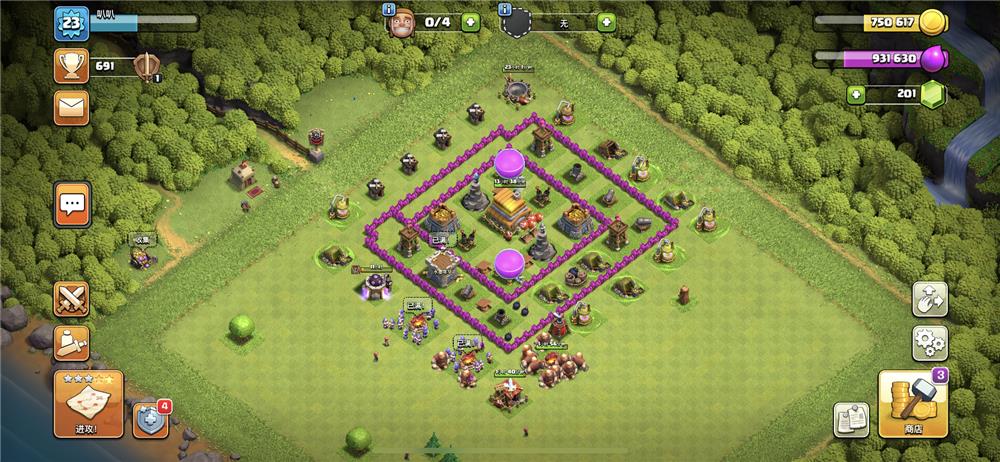1000x462 pixels.
Task: Click the green plus beside the shield 无
Action: (x=606, y=22)
